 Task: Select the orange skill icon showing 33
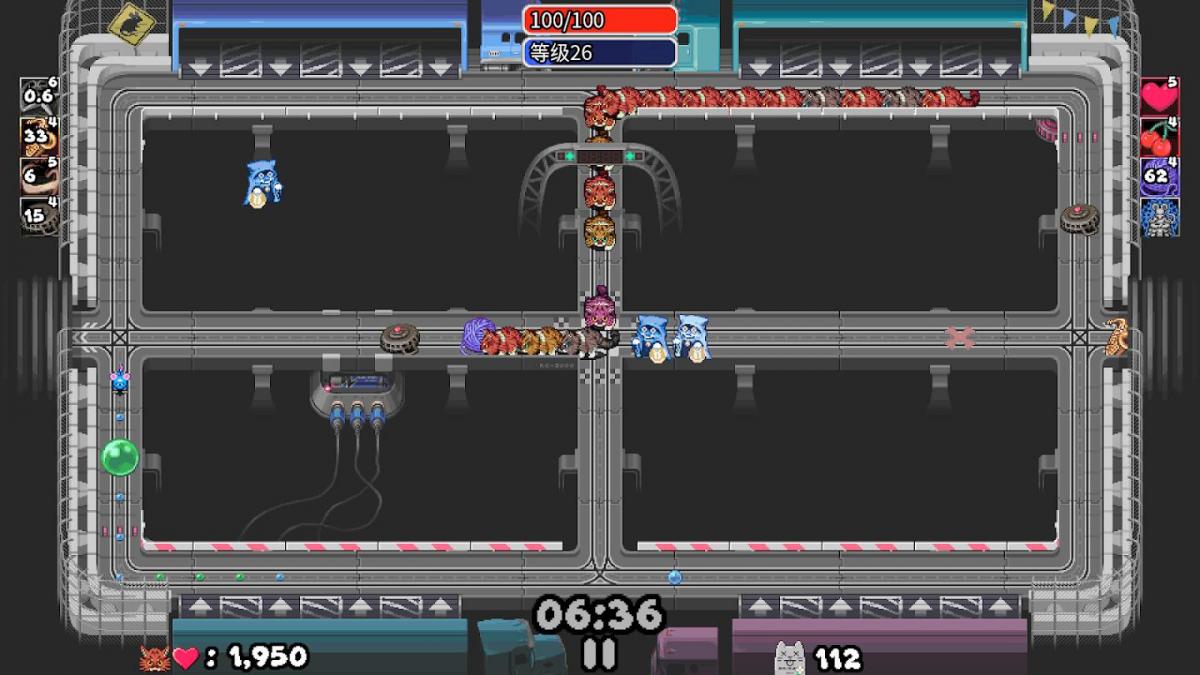click(40, 137)
